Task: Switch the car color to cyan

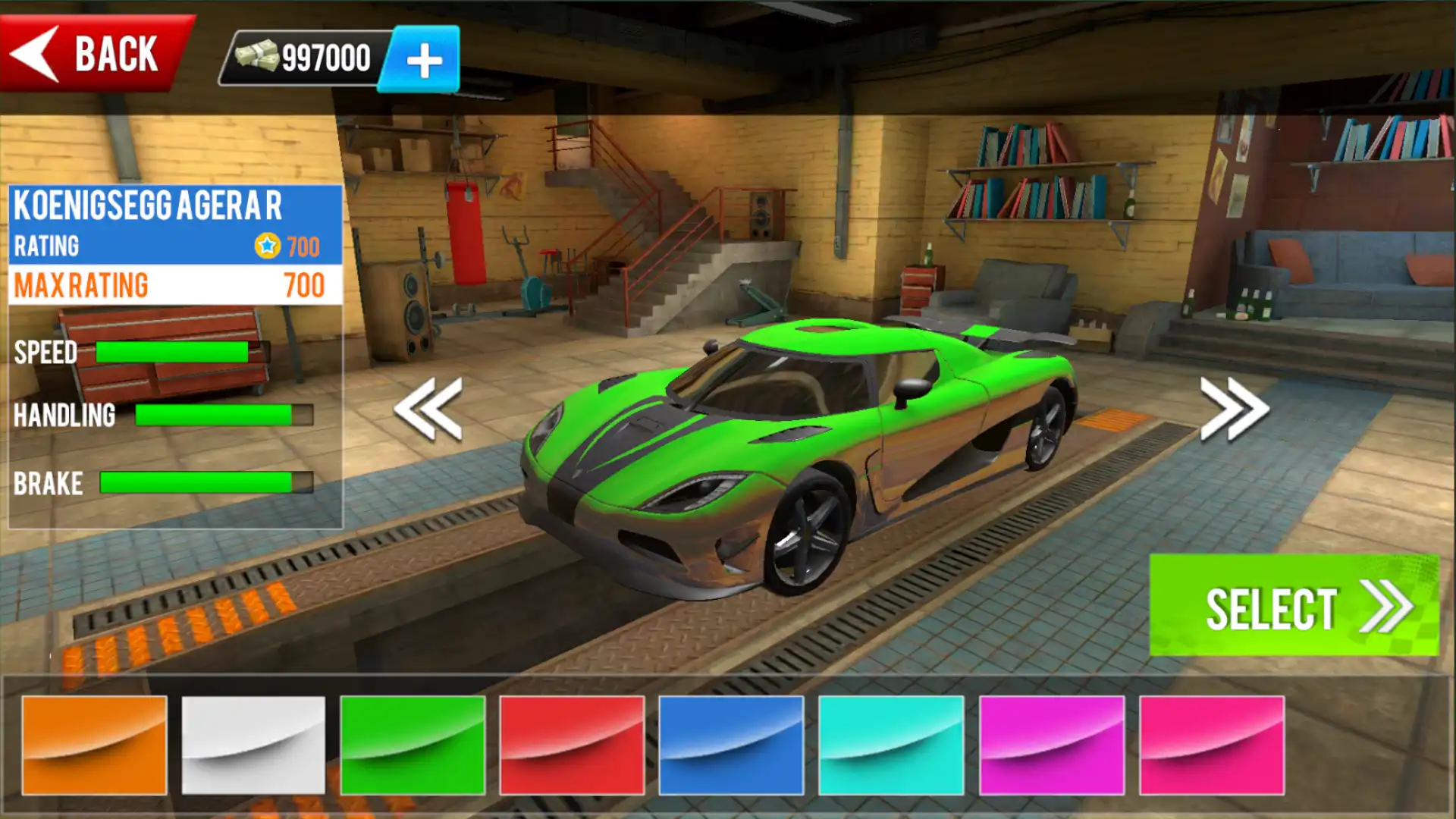Action: [x=891, y=745]
